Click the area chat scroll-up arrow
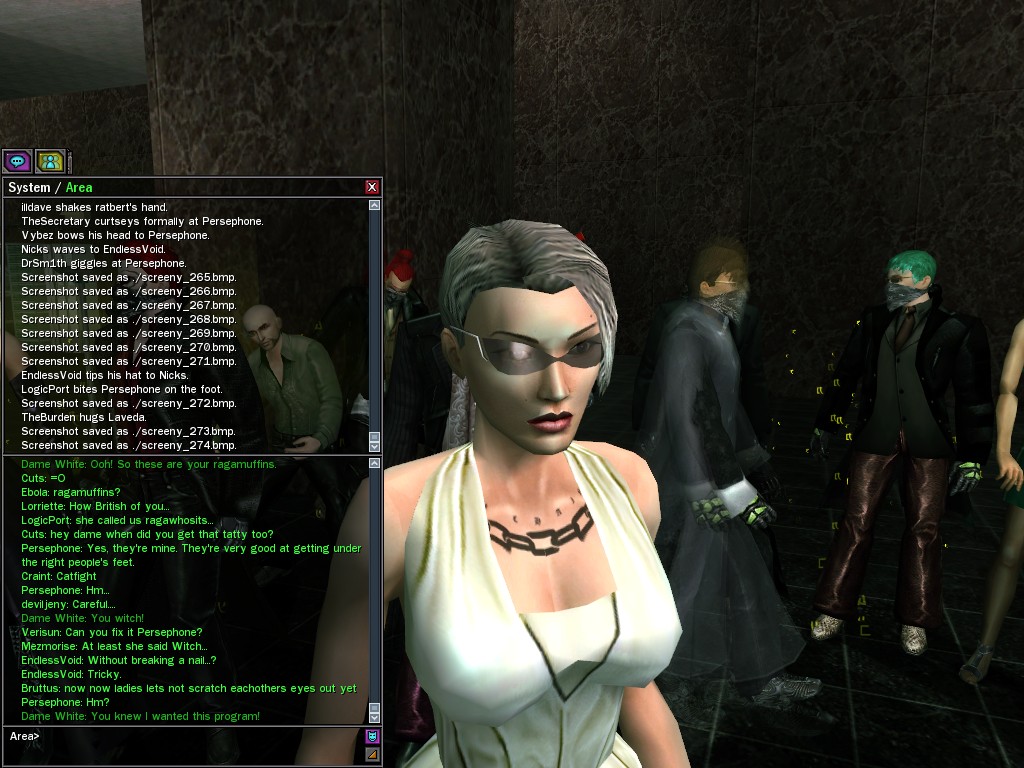1024x768 pixels. pyautogui.click(x=375, y=463)
